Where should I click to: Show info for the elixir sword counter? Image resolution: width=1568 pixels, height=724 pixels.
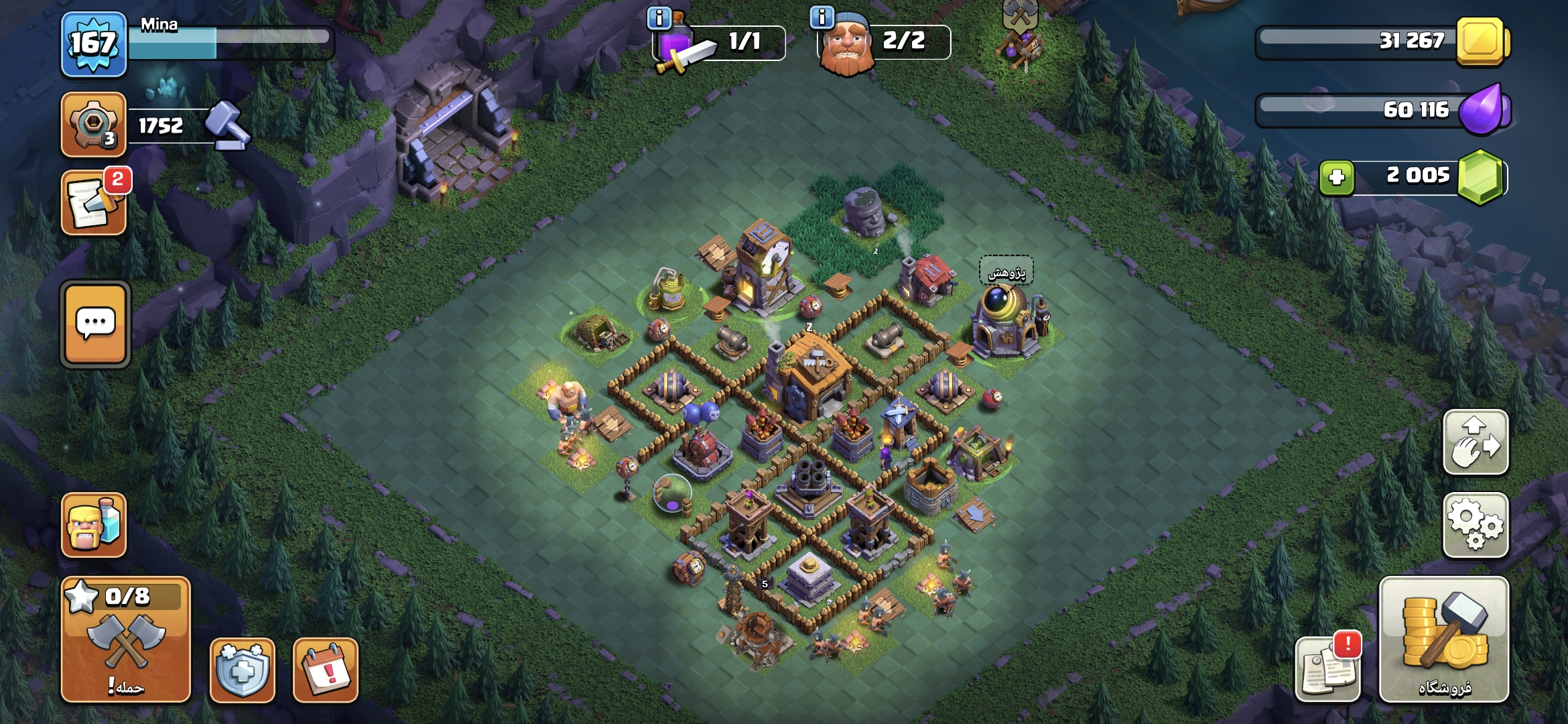pos(659,18)
